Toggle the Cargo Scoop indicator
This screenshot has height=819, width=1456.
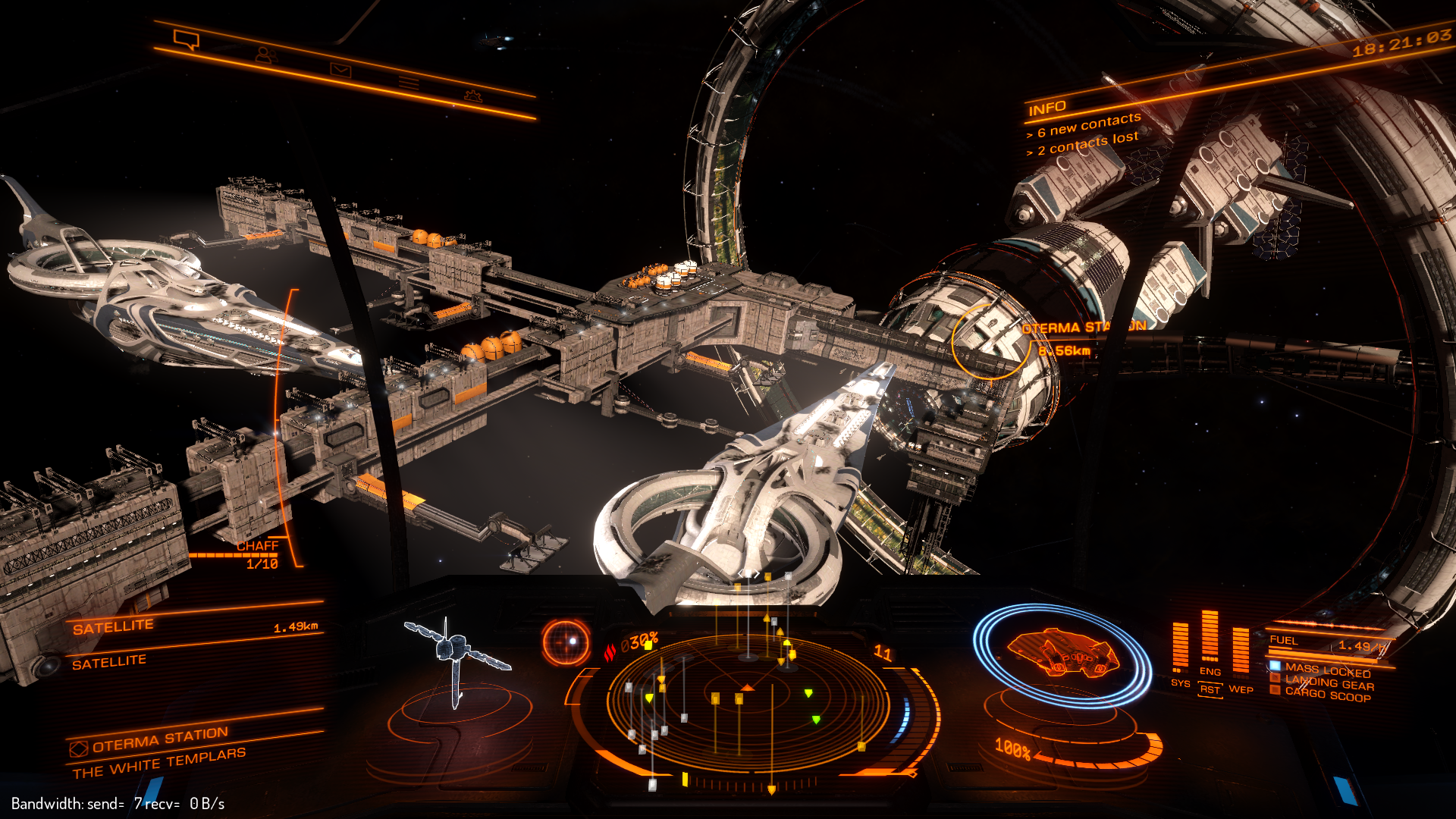(x=1327, y=694)
